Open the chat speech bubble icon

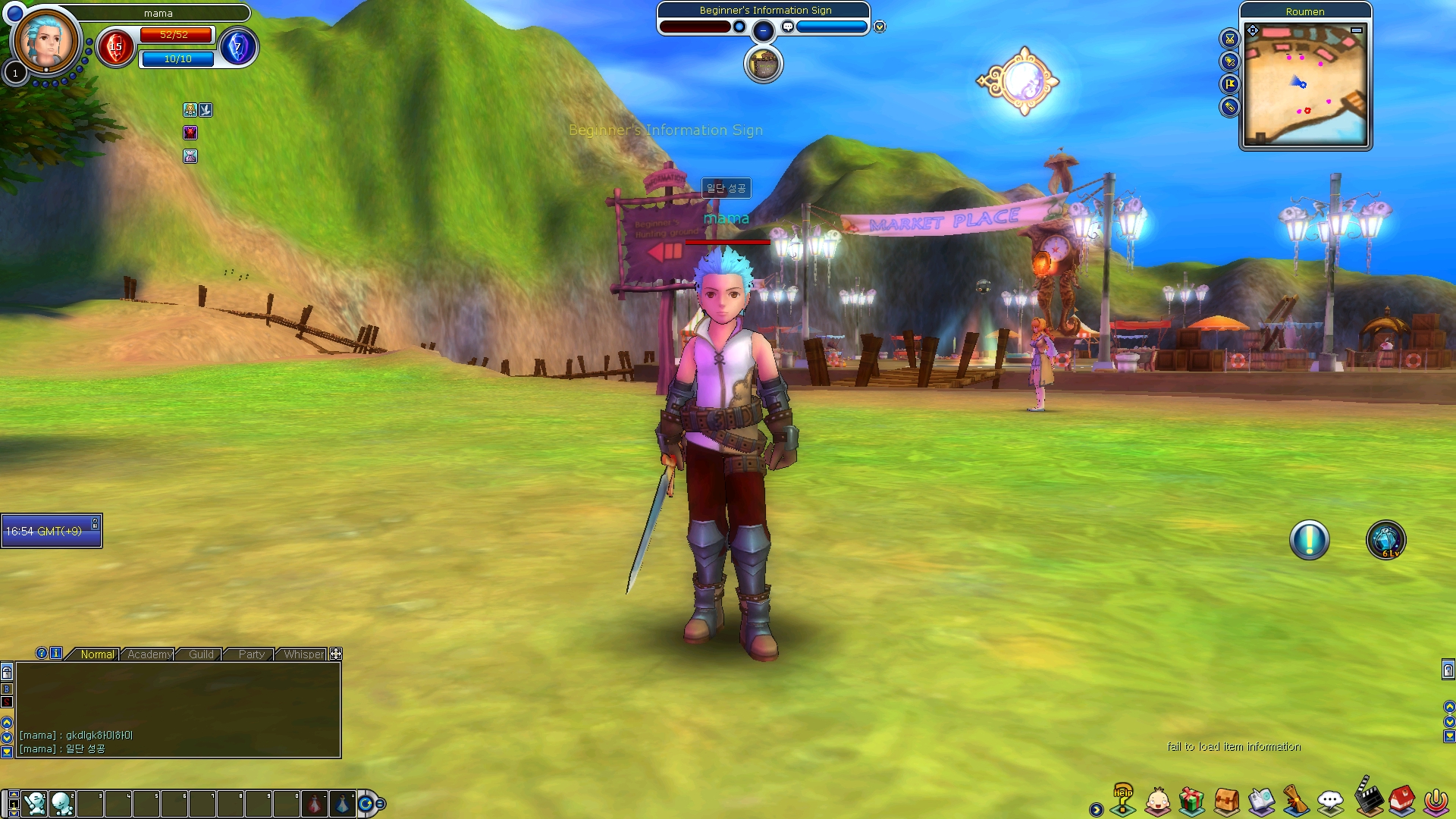(1329, 799)
